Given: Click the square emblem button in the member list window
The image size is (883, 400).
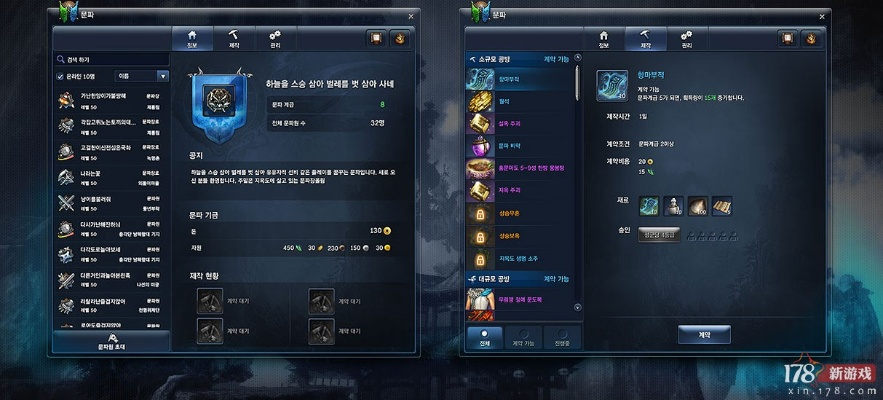Looking at the screenshot, I should pyautogui.click(x=377, y=39).
